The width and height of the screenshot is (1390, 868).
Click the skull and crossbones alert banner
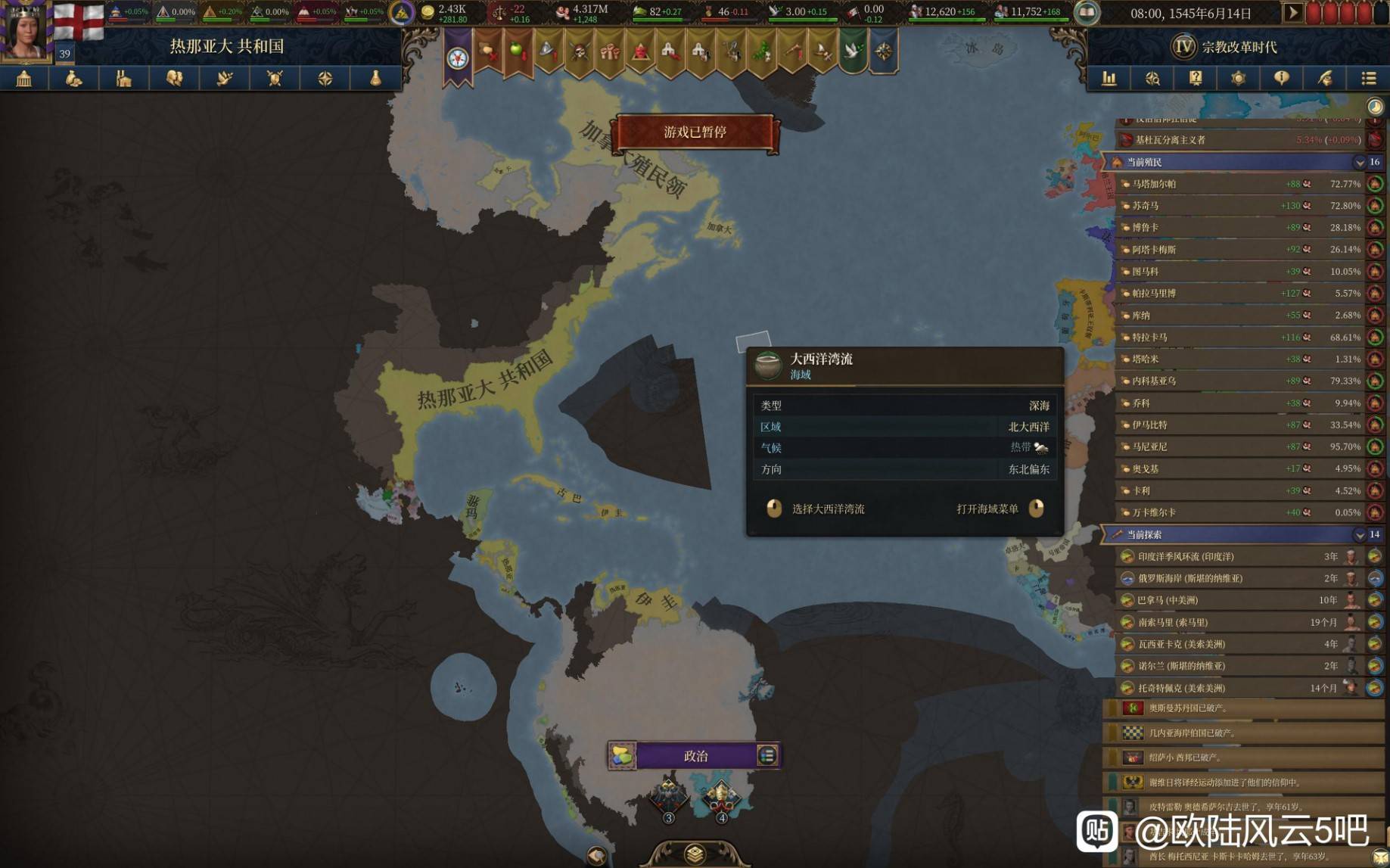click(x=580, y=51)
